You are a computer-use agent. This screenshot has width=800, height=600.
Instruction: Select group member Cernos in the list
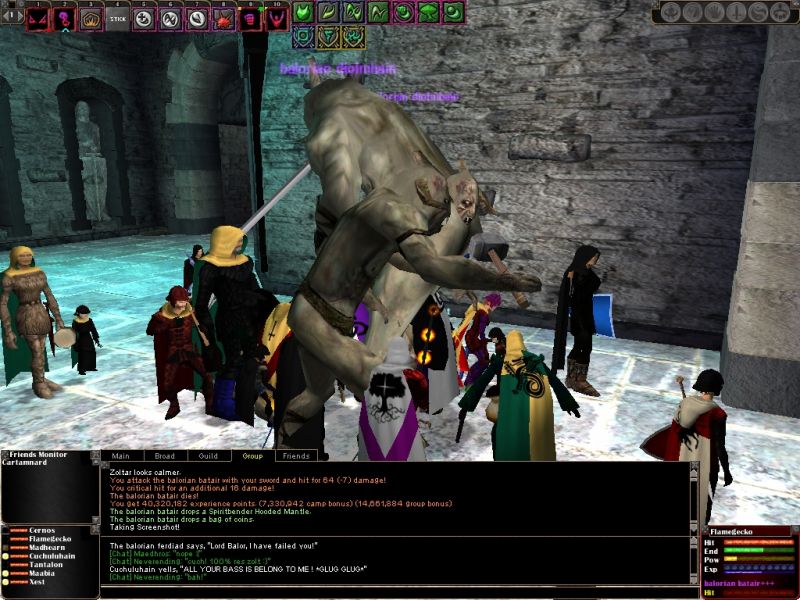coord(43,530)
